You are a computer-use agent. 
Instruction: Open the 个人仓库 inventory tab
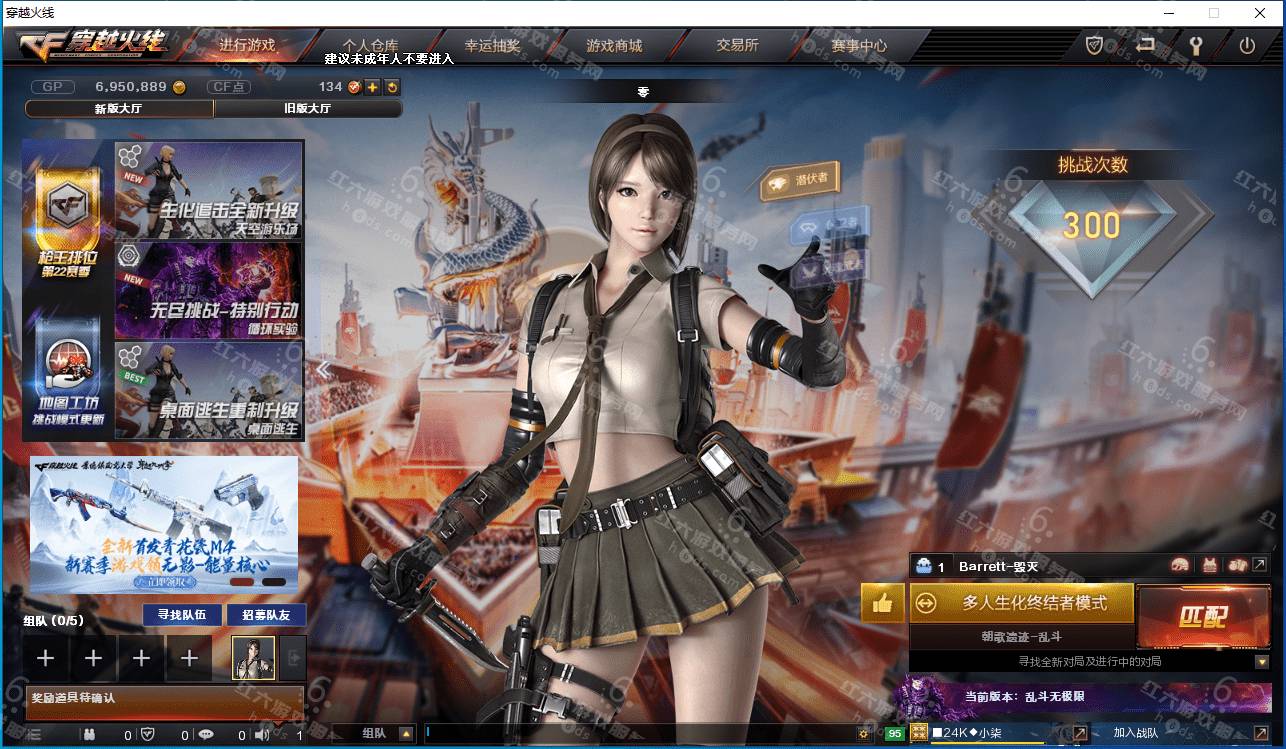pyautogui.click(x=370, y=45)
